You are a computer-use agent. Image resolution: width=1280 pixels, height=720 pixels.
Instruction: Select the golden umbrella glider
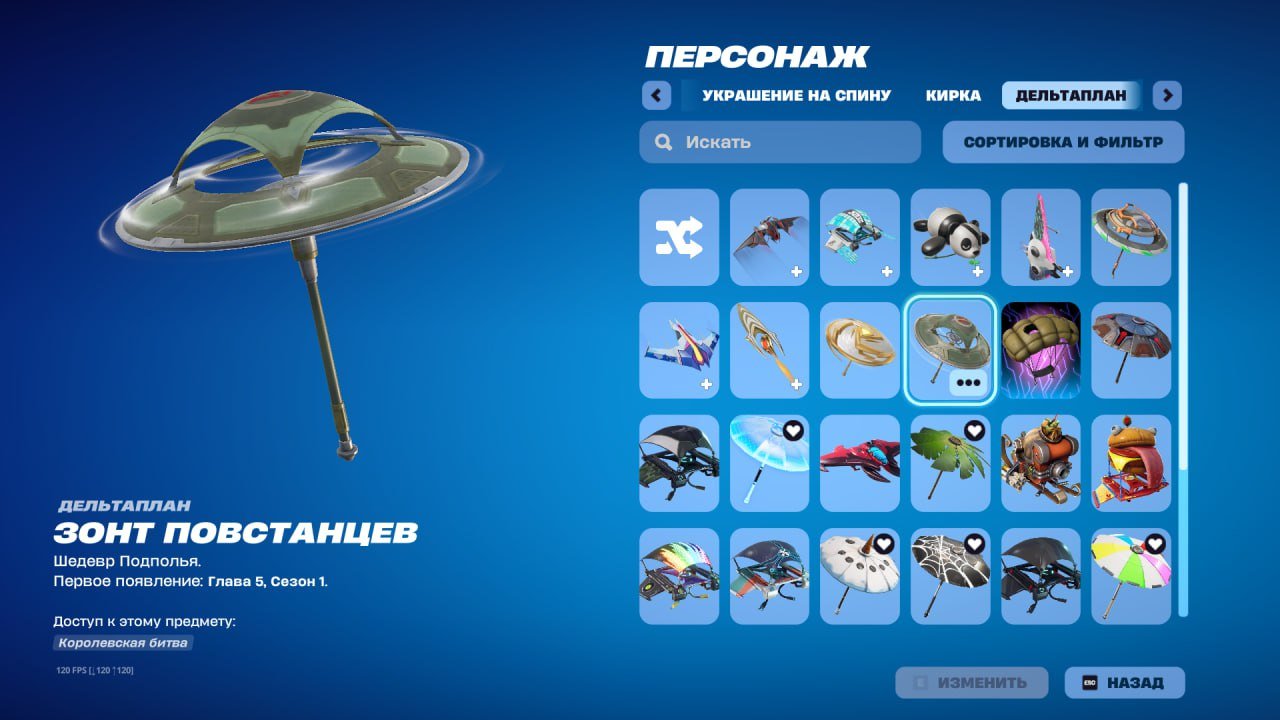point(859,351)
